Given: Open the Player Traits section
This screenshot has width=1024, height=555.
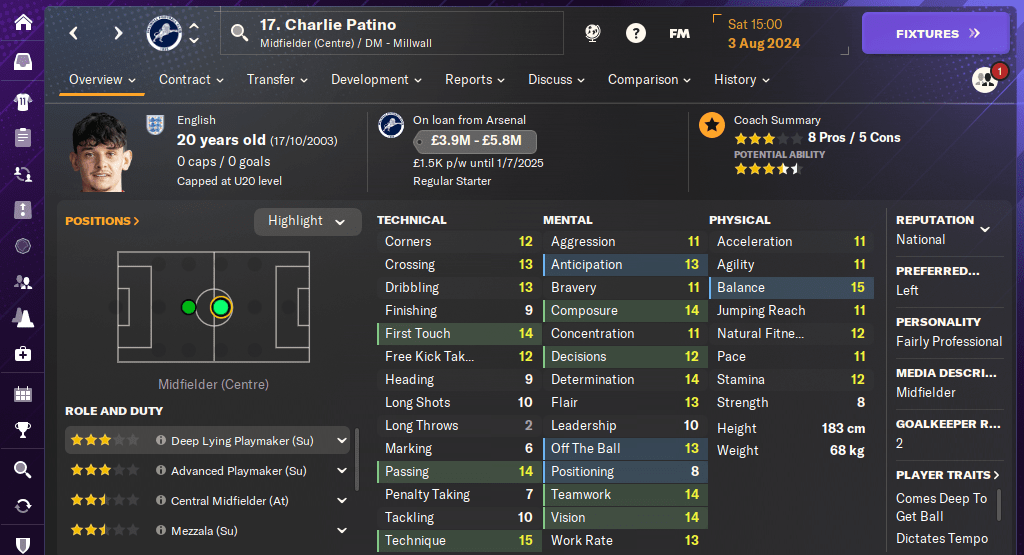Looking at the screenshot, I should [x=948, y=475].
